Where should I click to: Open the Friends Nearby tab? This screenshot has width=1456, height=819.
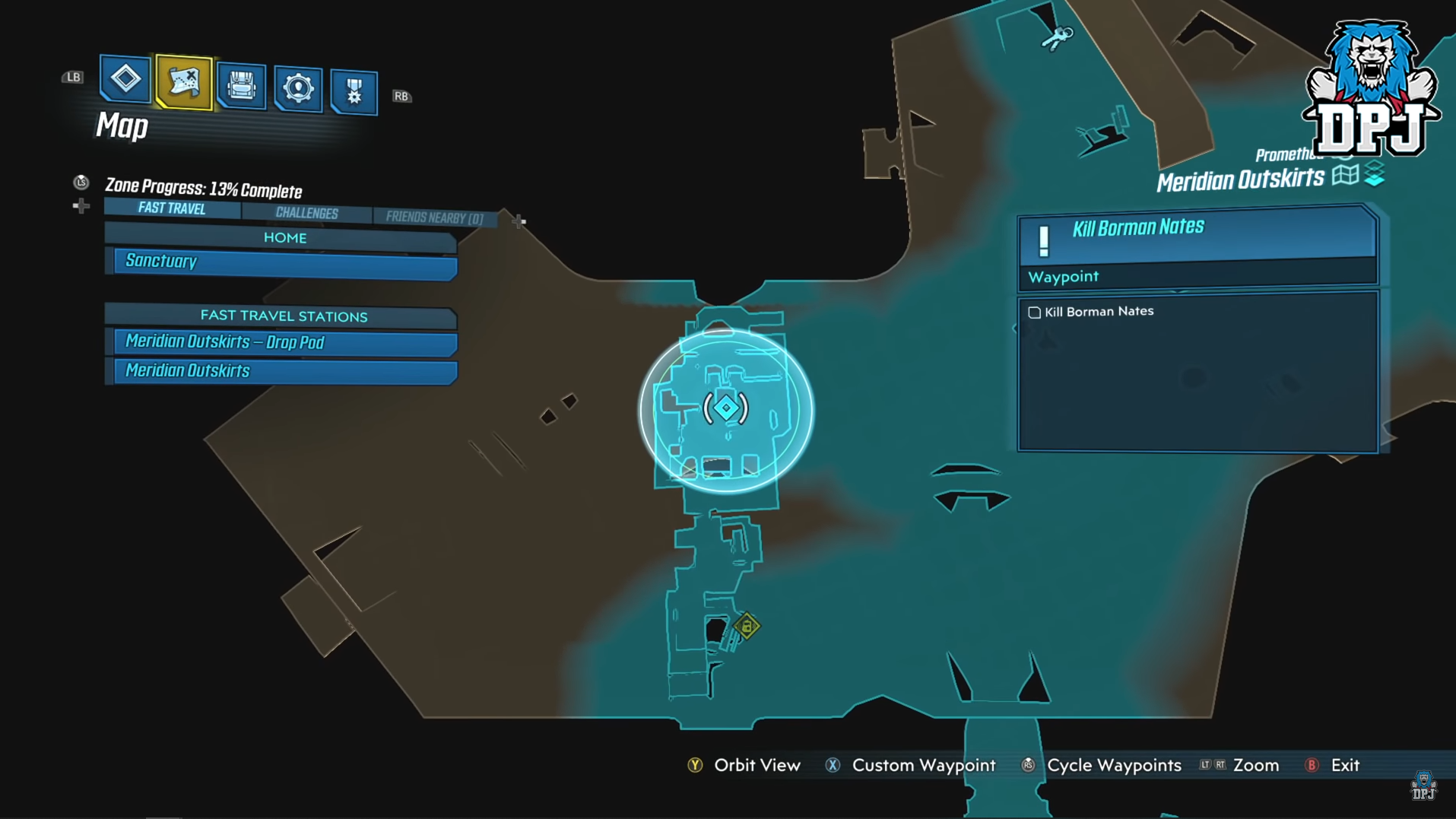pos(434,217)
